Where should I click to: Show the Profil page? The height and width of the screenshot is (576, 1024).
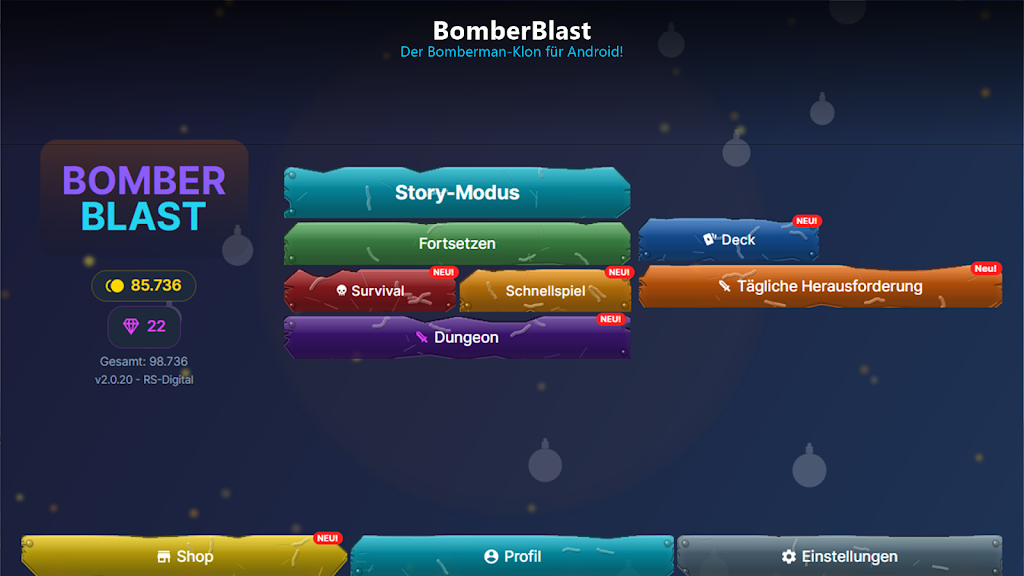click(x=512, y=556)
